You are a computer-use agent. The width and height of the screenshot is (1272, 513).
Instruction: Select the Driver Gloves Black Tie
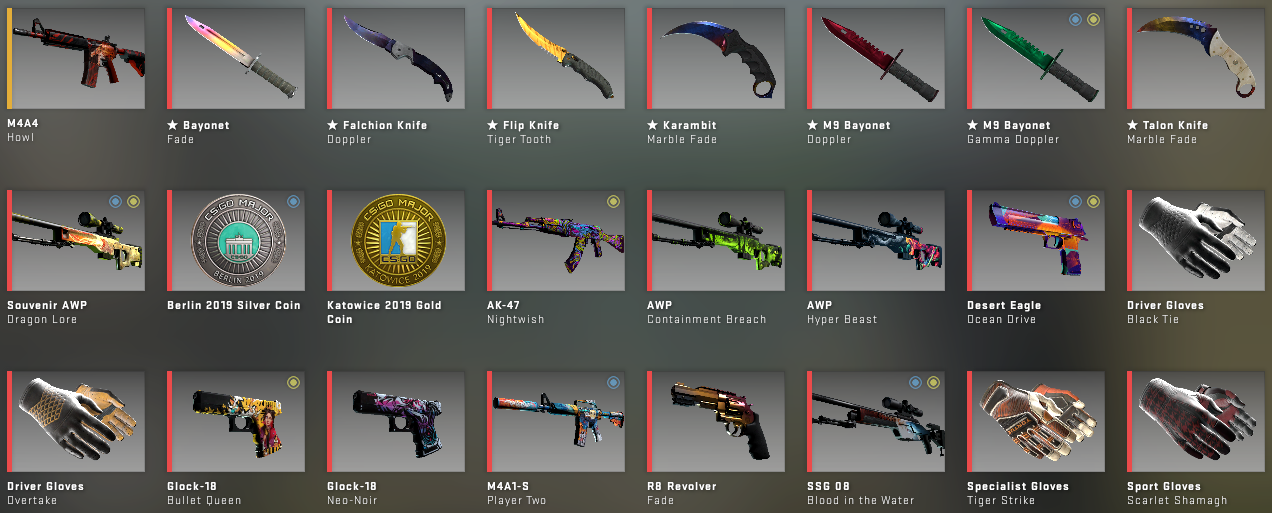coord(1196,240)
